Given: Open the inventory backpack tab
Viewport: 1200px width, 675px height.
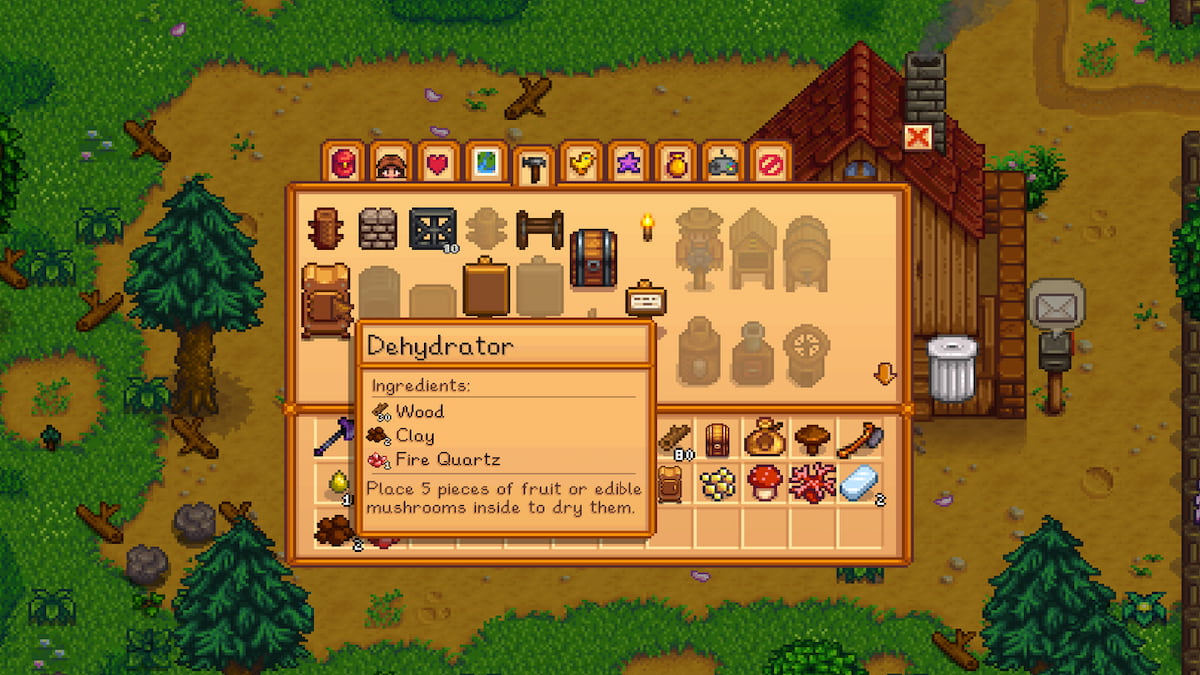Looking at the screenshot, I should 342,163.
